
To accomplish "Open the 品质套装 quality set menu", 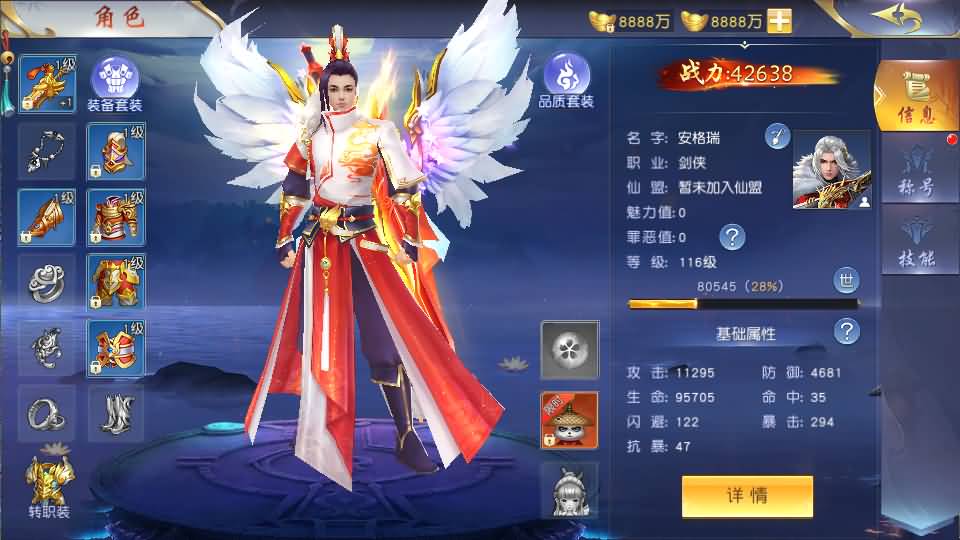I will [567, 80].
